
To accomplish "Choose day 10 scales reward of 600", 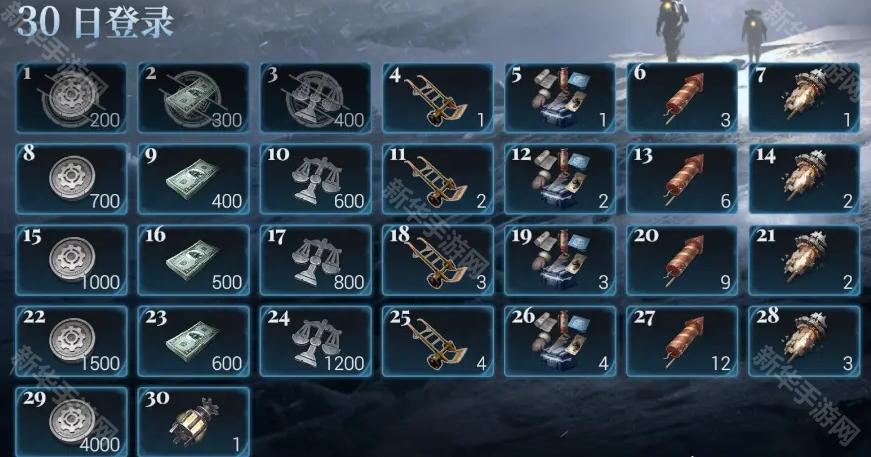I will (x=316, y=179).
